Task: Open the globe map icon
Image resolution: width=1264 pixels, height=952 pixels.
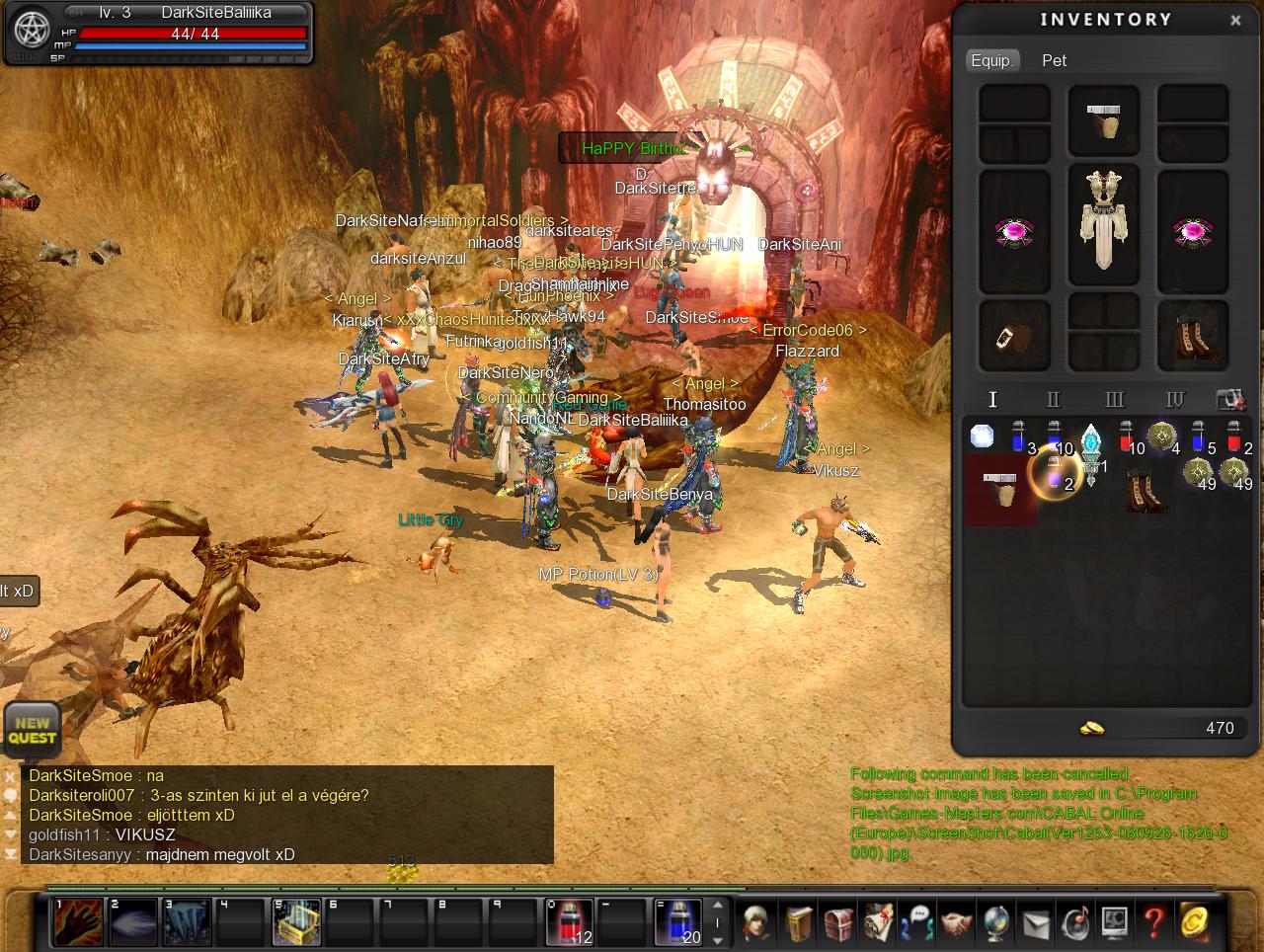Action: pyautogui.click(x=995, y=922)
